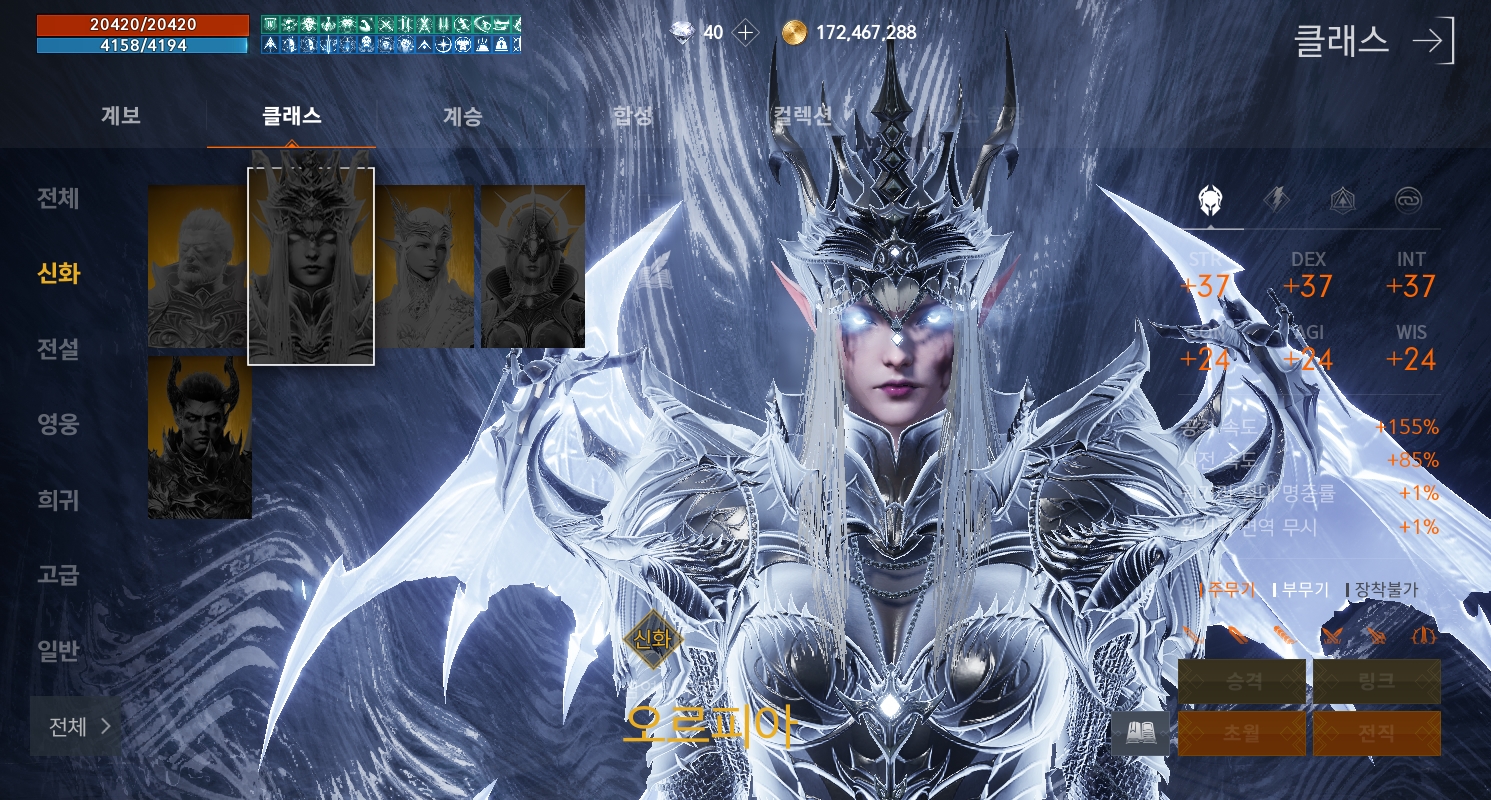Select the horned demon class portrait
Viewport: 1491px width, 800px height.
coord(200,438)
